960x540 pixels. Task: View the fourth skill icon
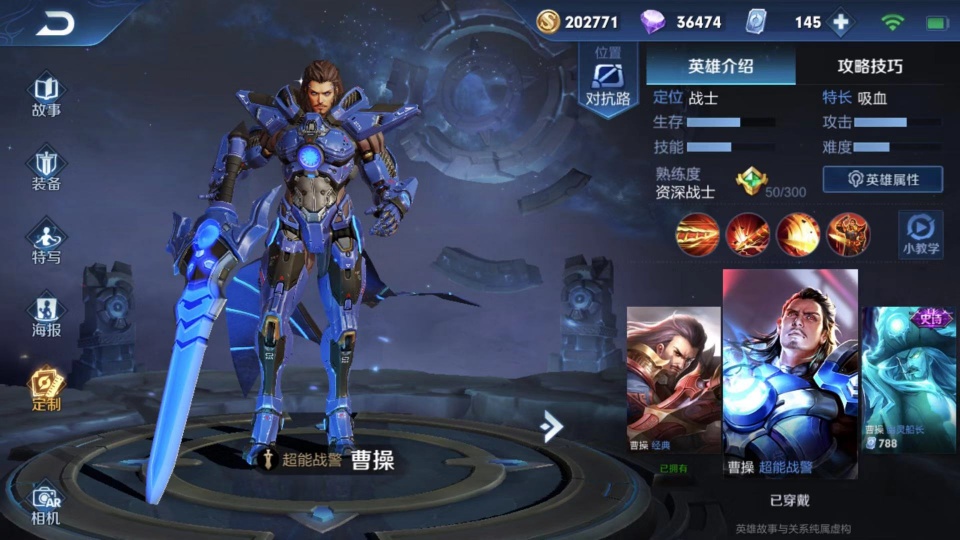point(848,234)
